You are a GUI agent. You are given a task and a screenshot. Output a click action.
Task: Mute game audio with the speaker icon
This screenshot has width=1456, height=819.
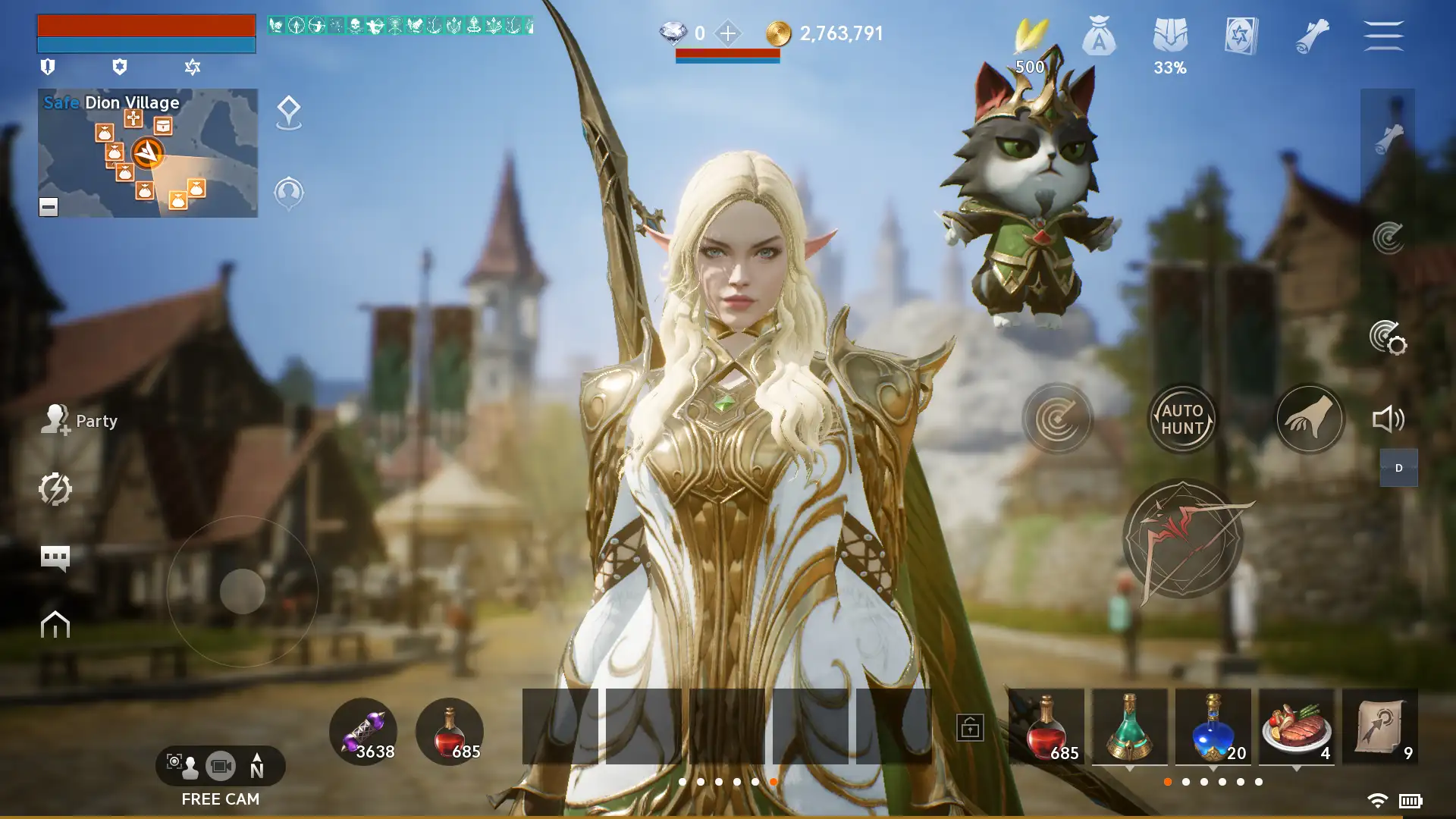click(1389, 418)
